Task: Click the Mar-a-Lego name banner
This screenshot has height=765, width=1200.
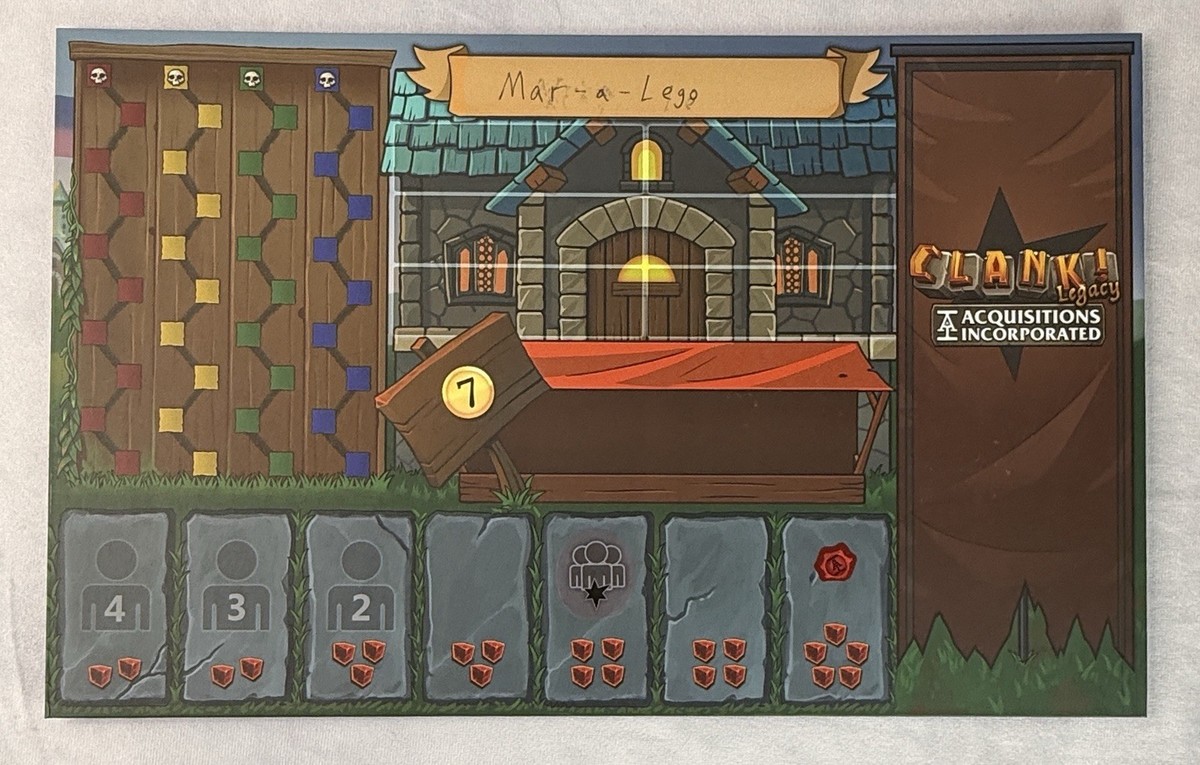Action: [645, 88]
